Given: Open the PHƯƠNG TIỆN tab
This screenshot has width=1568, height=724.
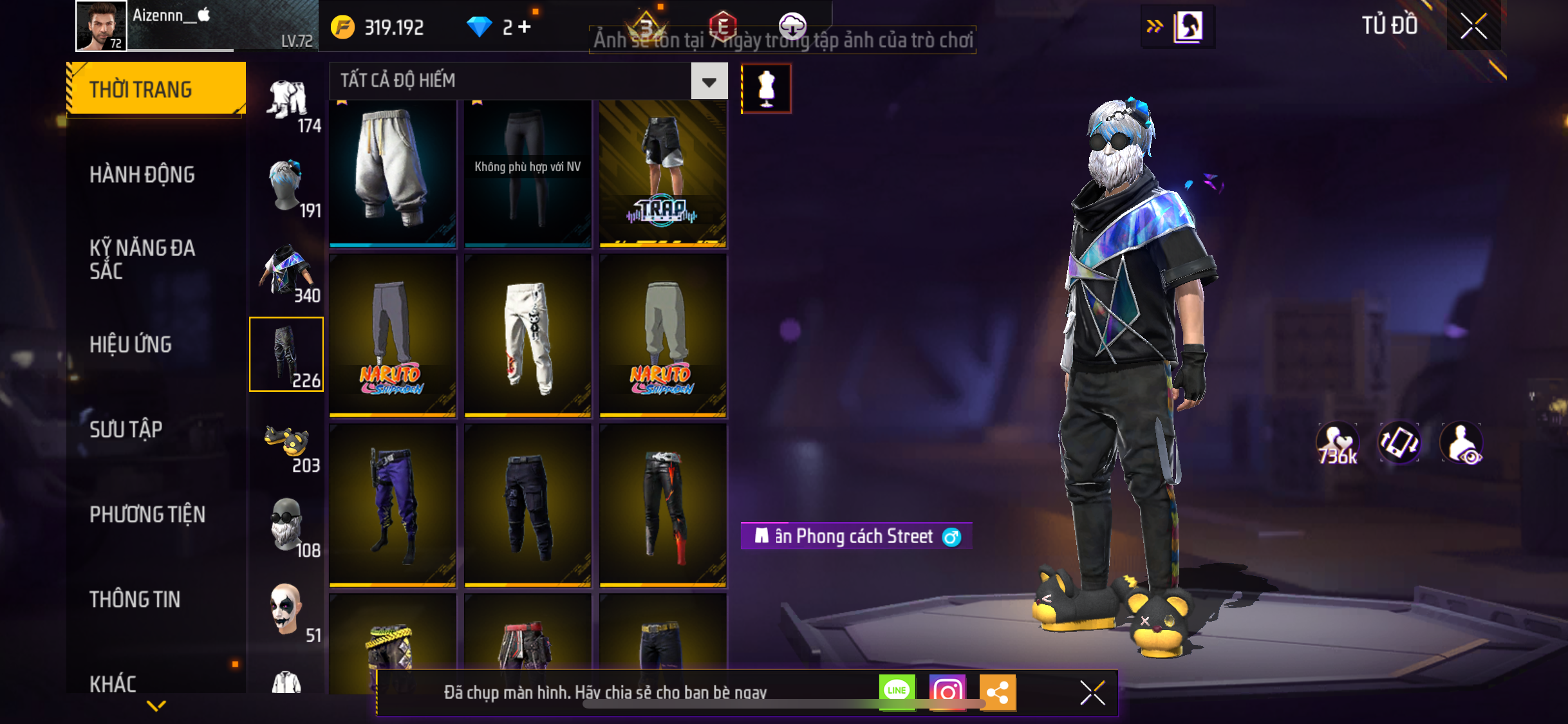Looking at the screenshot, I should tap(147, 514).
